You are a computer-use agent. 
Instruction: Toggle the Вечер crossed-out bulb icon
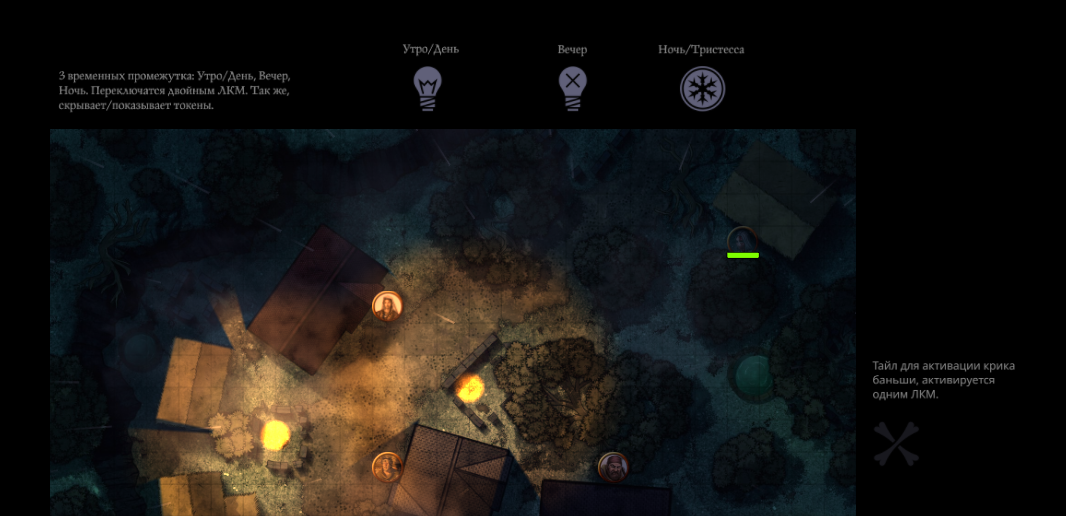pos(571,88)
